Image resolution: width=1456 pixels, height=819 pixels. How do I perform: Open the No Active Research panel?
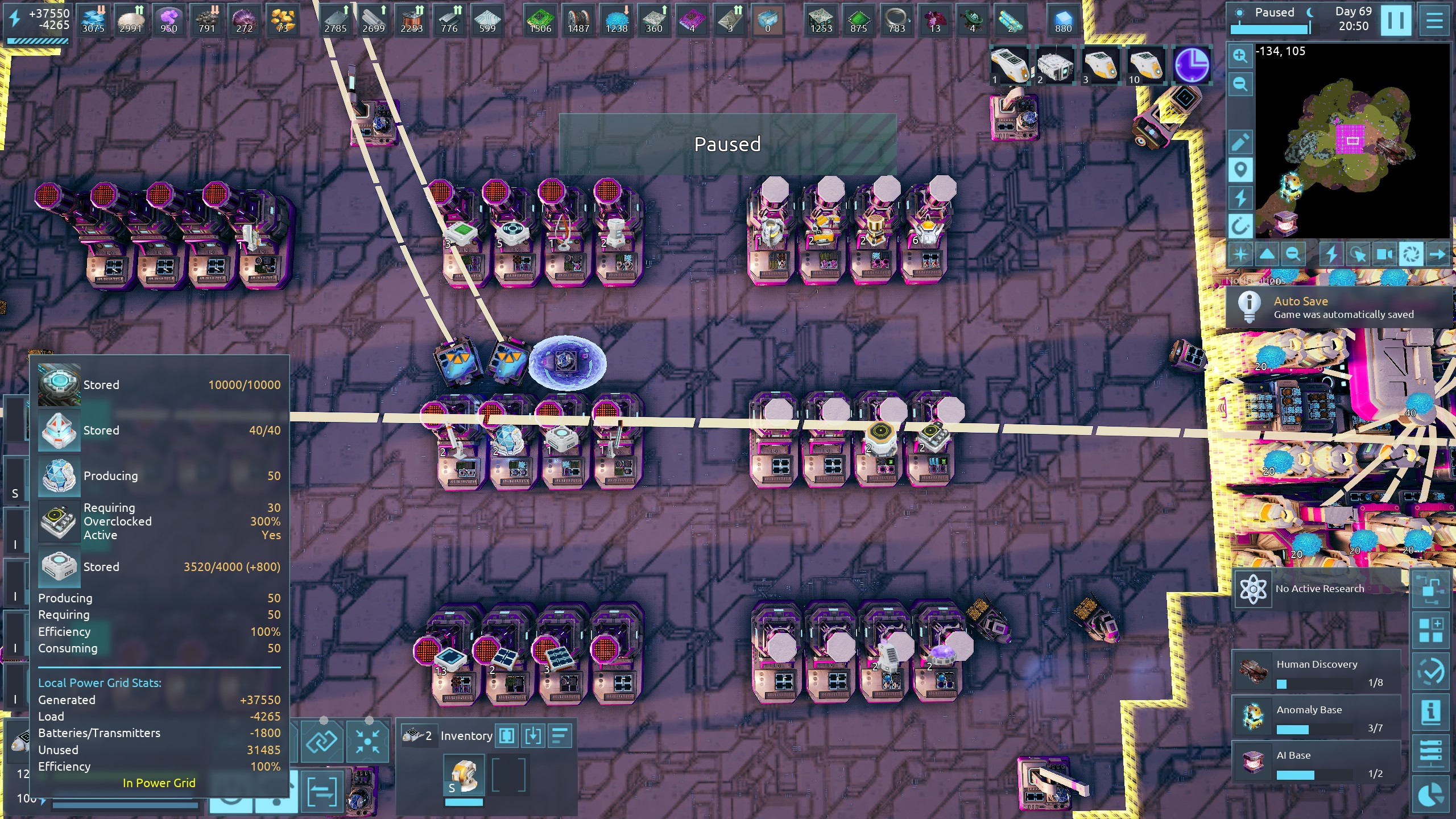[x=1318, y=589]
